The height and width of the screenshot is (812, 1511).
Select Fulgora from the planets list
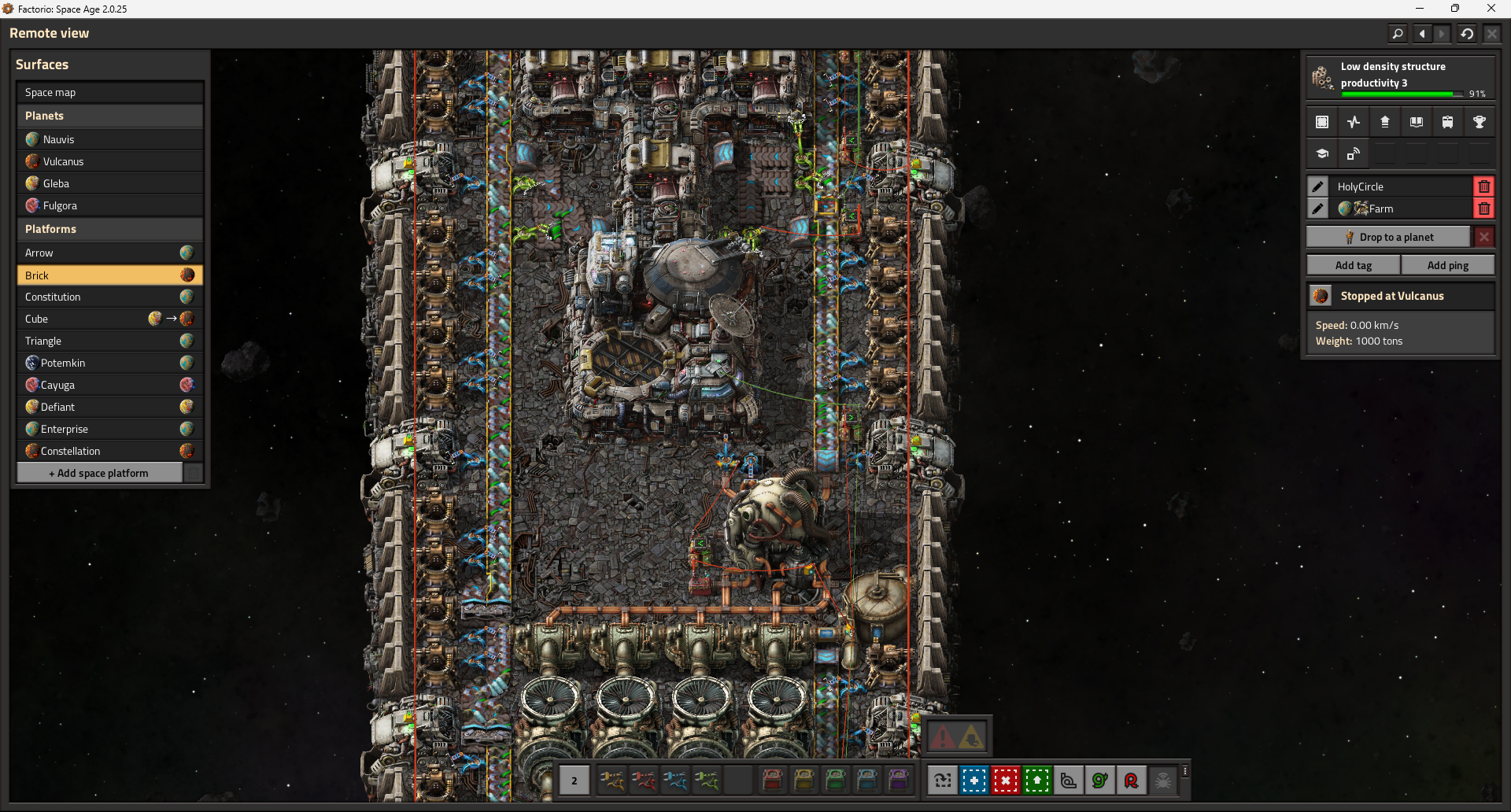click(x=109, y=205)
